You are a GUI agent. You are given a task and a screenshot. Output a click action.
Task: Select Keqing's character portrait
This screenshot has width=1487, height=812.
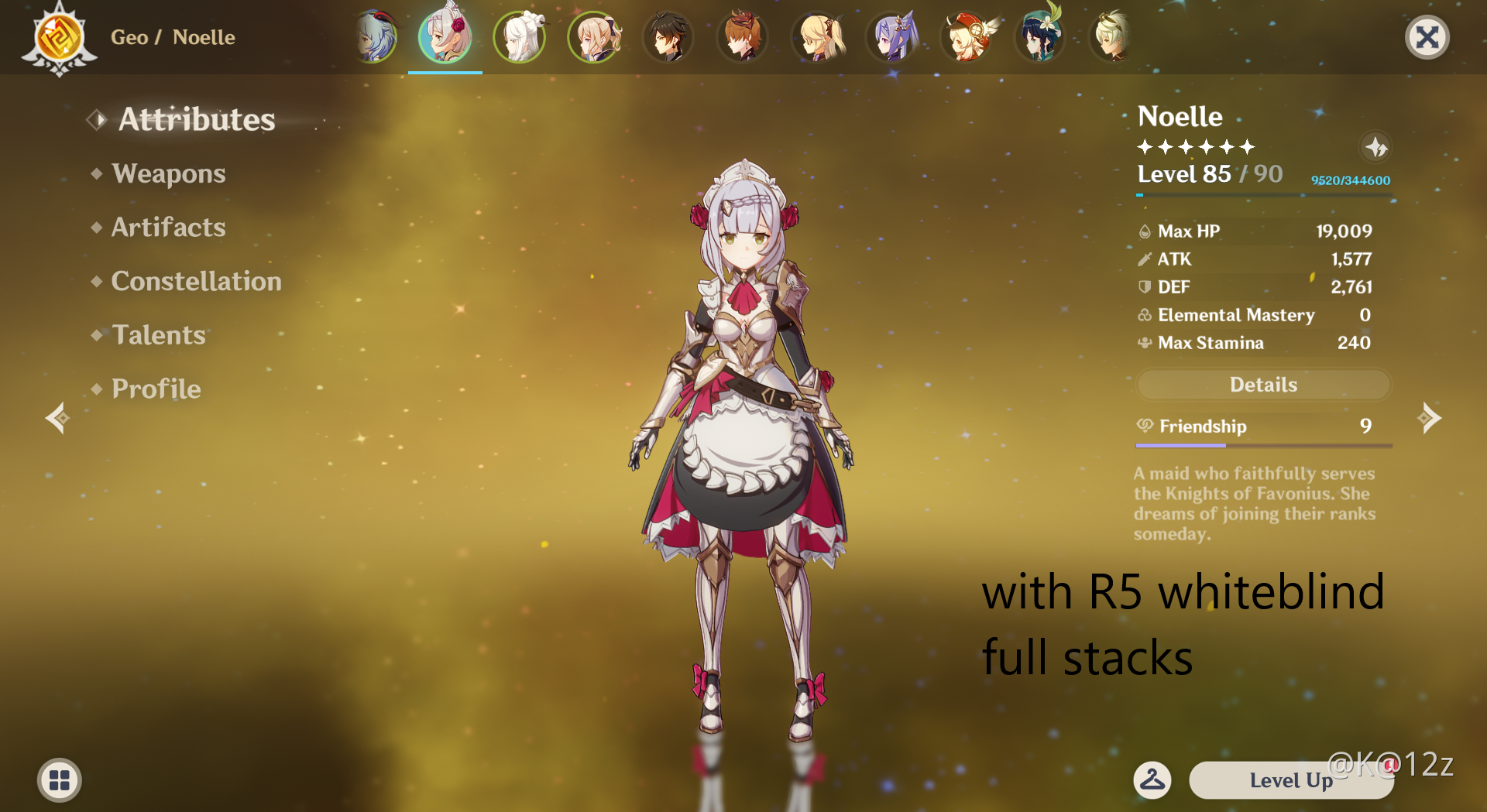pos(891,36)
